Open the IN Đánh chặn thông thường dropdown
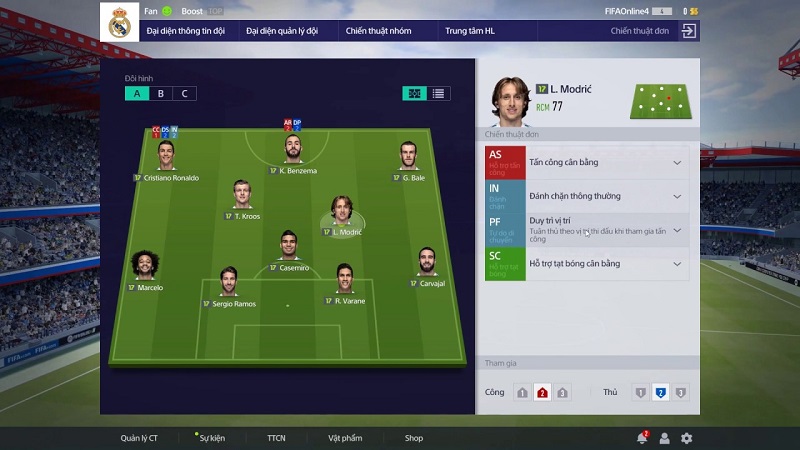The height and width of the screenshot is (450, 800). [x=677, y=196]
